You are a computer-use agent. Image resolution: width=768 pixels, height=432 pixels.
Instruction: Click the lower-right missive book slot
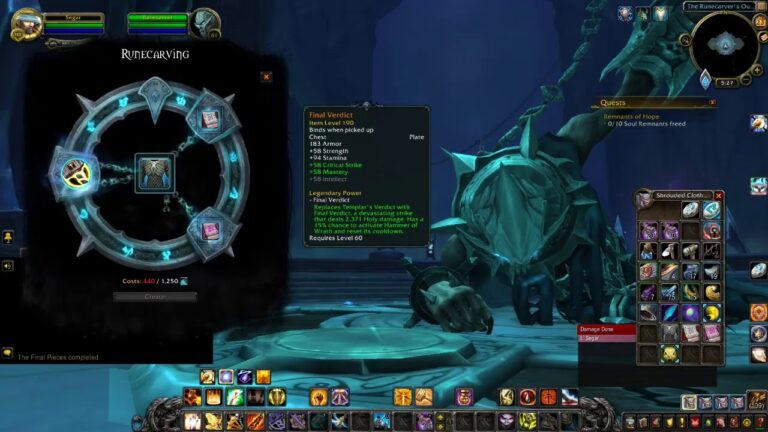point(211,228)
